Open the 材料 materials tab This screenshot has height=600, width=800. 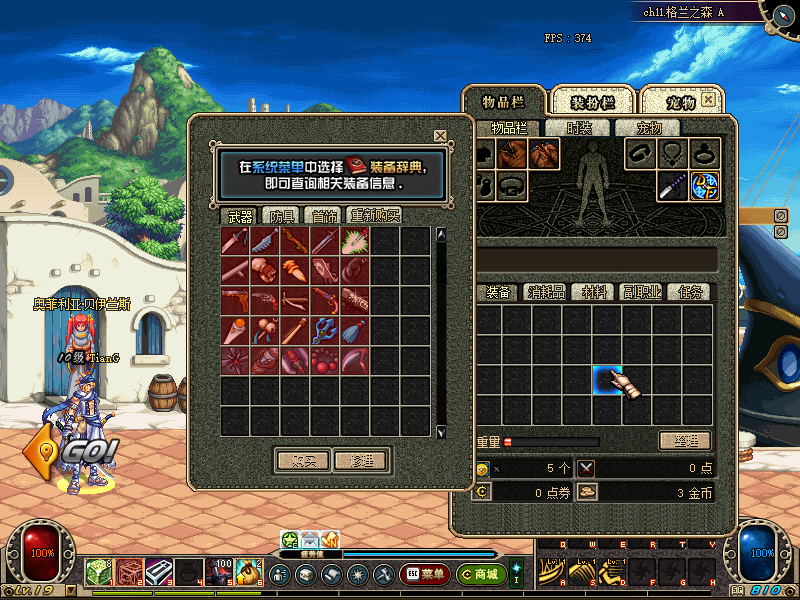coord(595,292)
